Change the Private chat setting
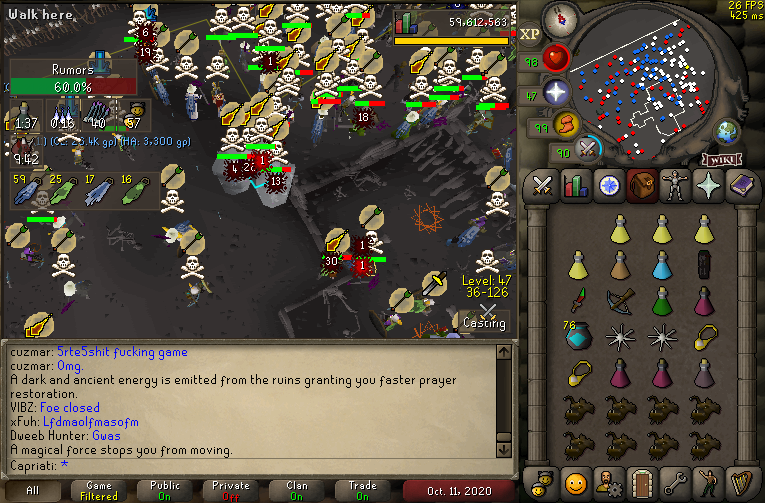This screenshot has height=503, width=765. tap(231, 490)
